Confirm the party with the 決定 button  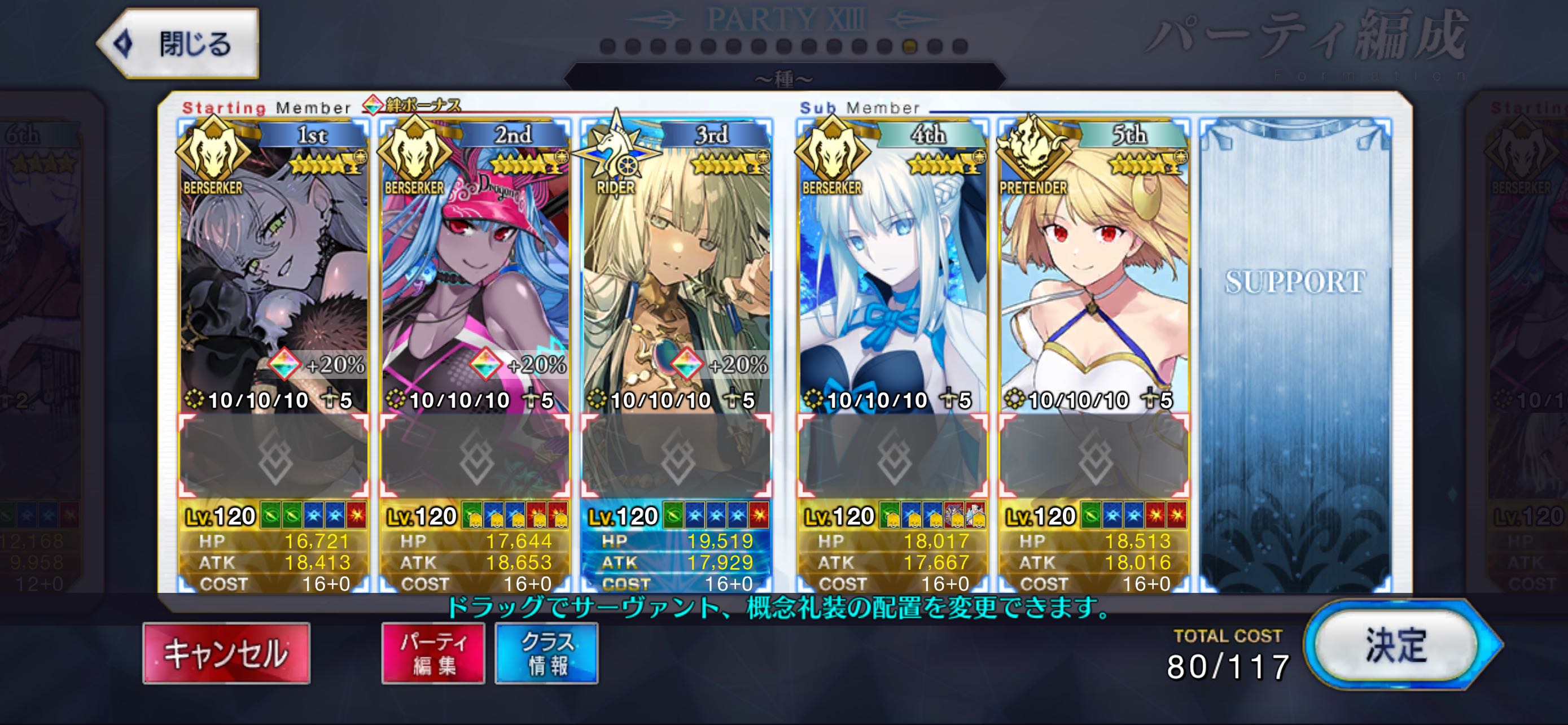pyautogui.click(x=1396, y=645)
